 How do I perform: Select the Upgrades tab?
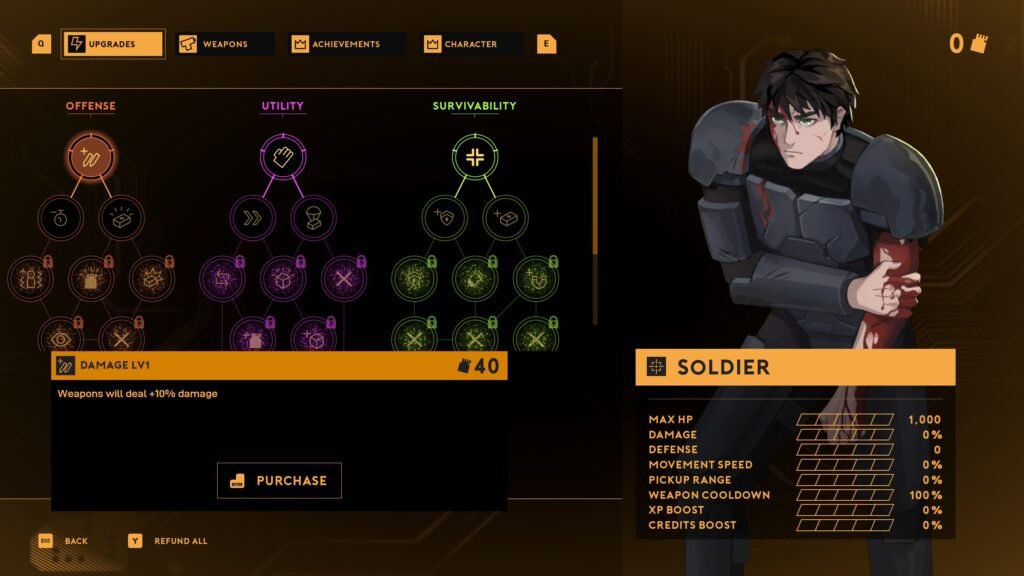(112, 44)
